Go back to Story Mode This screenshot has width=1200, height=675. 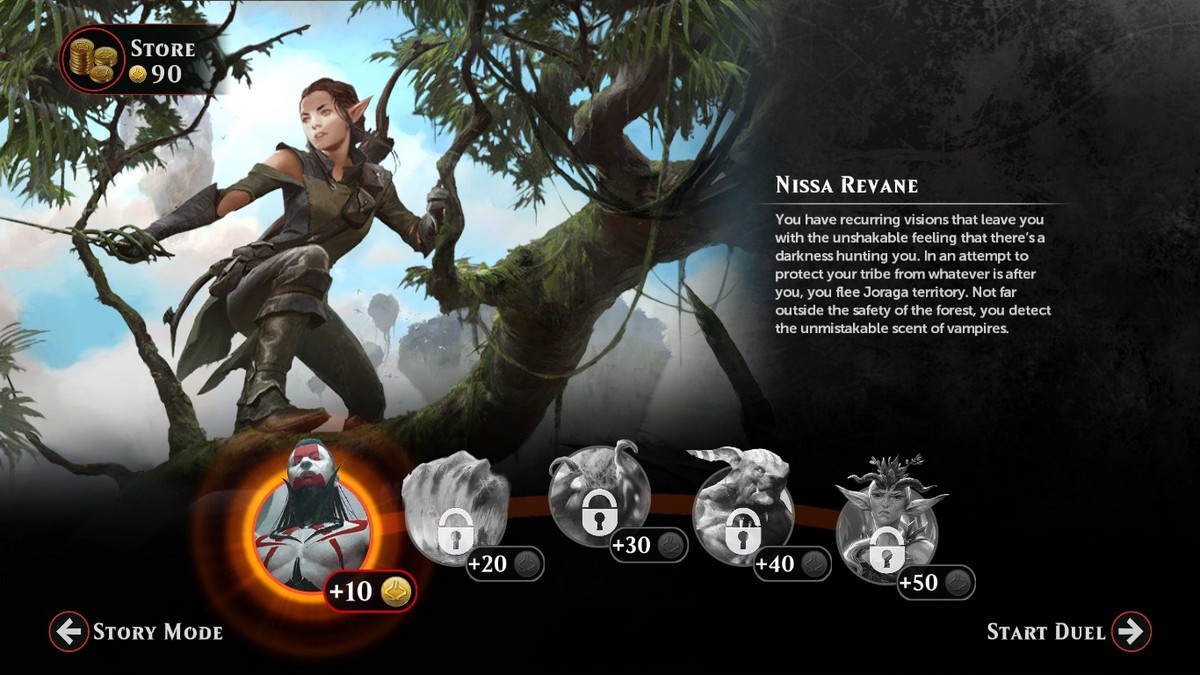pos(138,632)
